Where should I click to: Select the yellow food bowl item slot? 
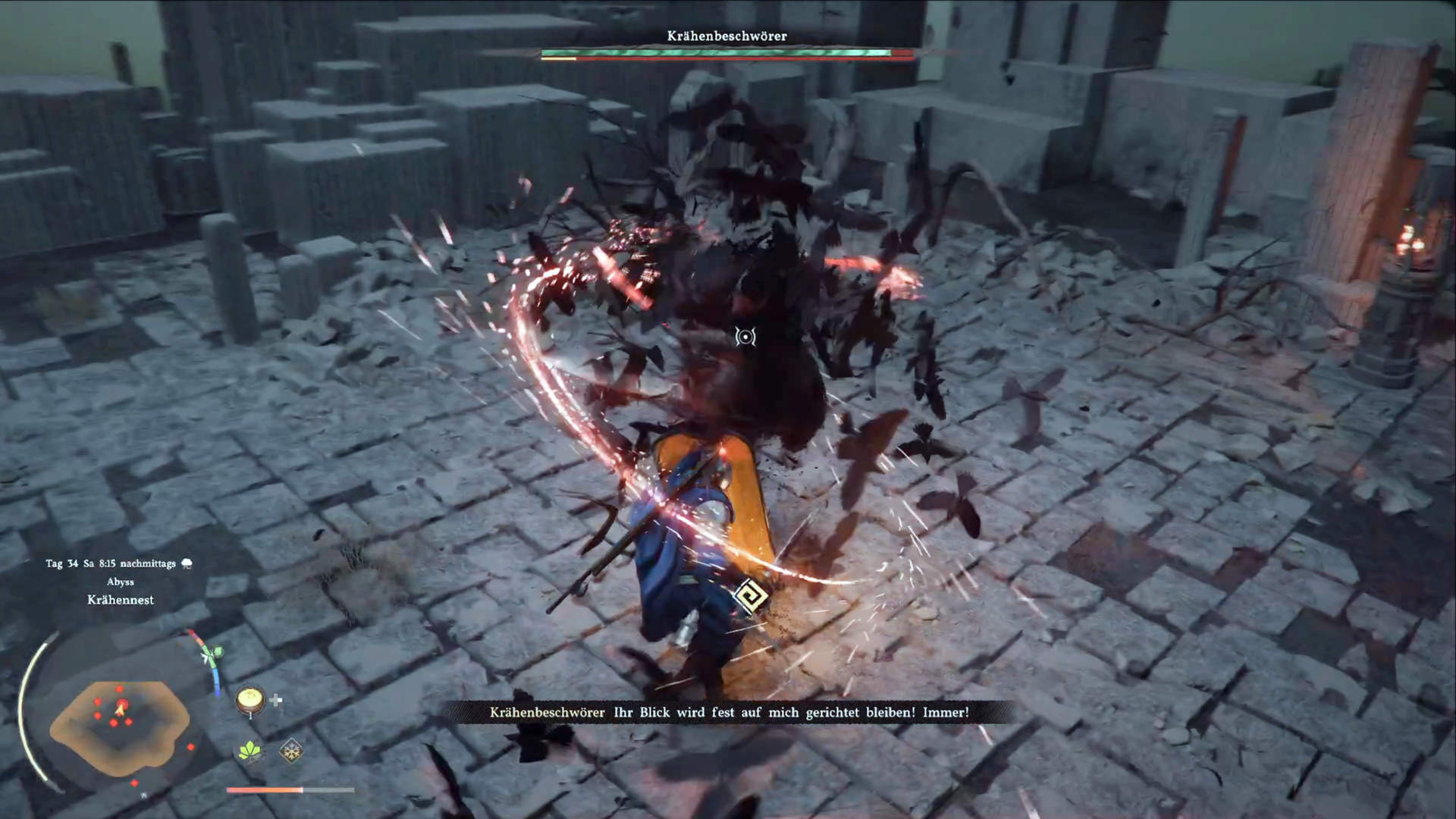pyautogui.click(x=249, y=699)
